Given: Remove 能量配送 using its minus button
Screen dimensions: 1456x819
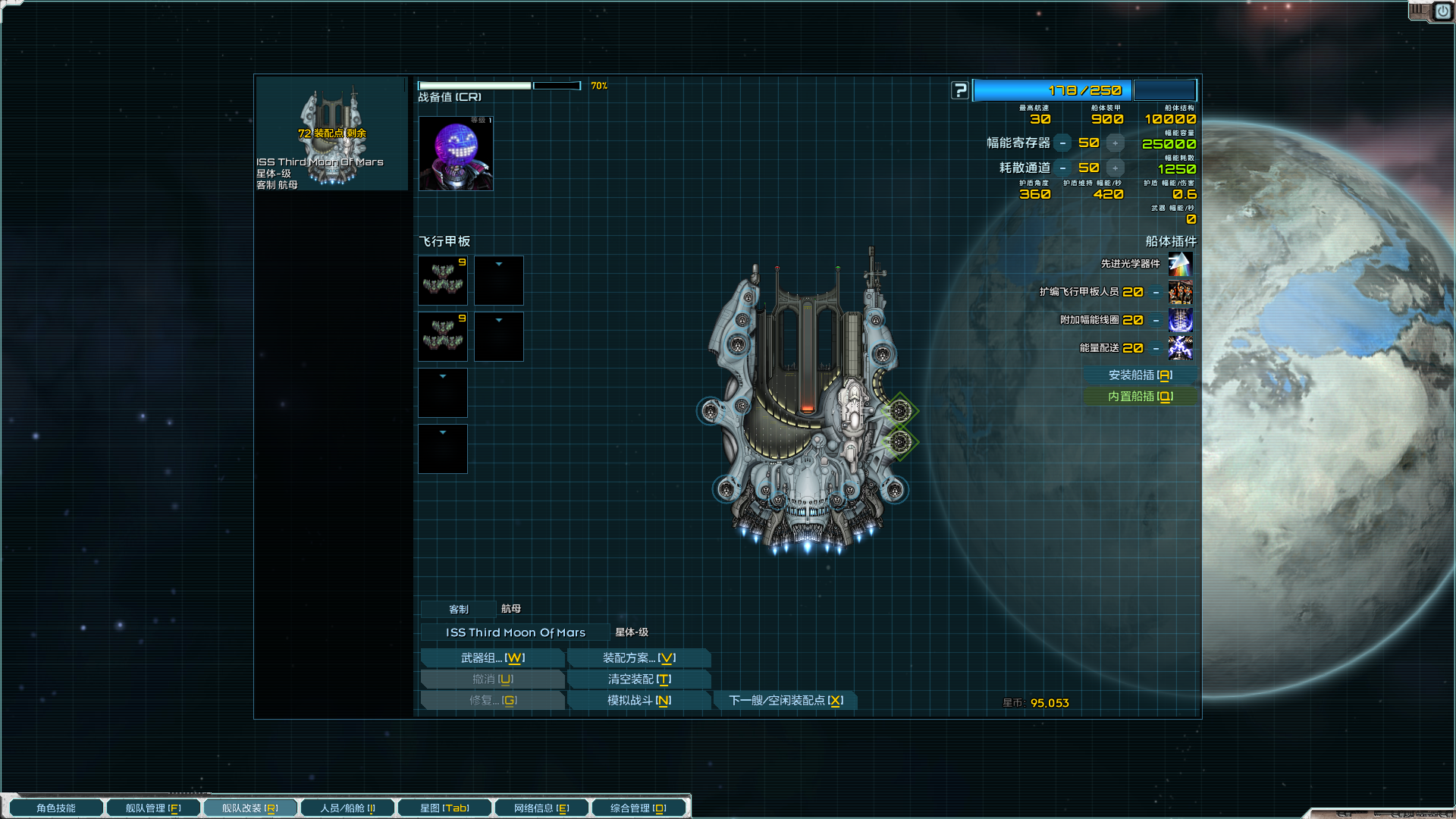Looking at the screenshot, I should pos(1156,349).
